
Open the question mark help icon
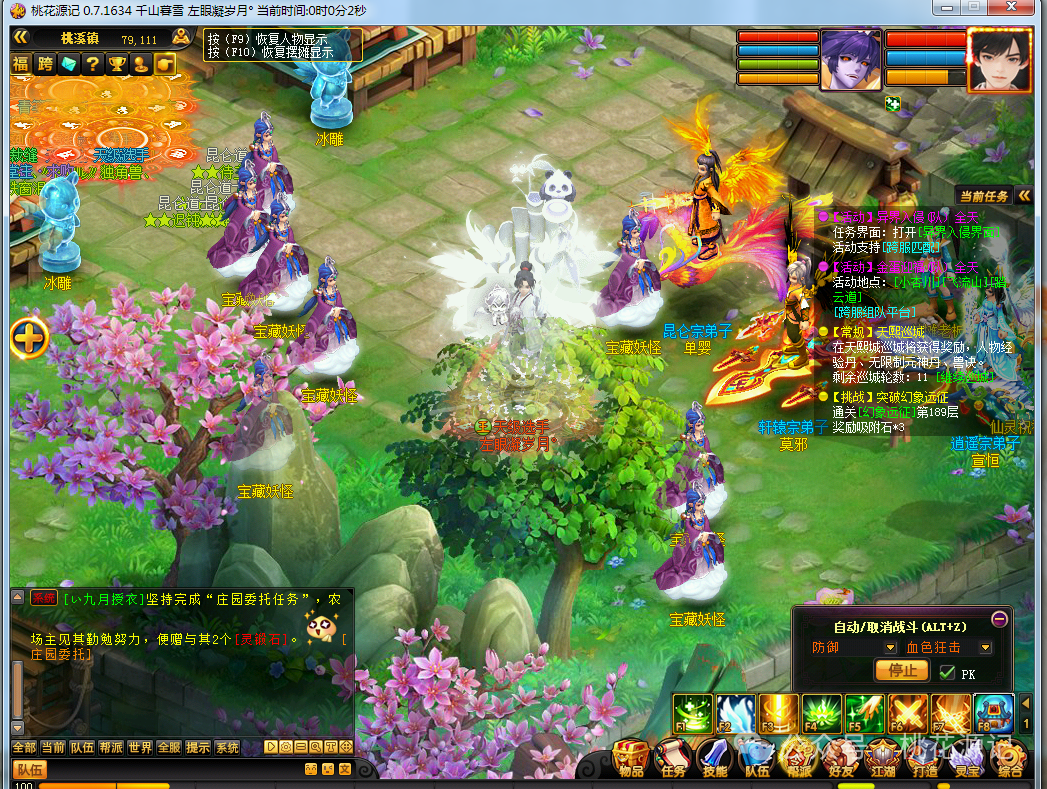coord(92,64)
